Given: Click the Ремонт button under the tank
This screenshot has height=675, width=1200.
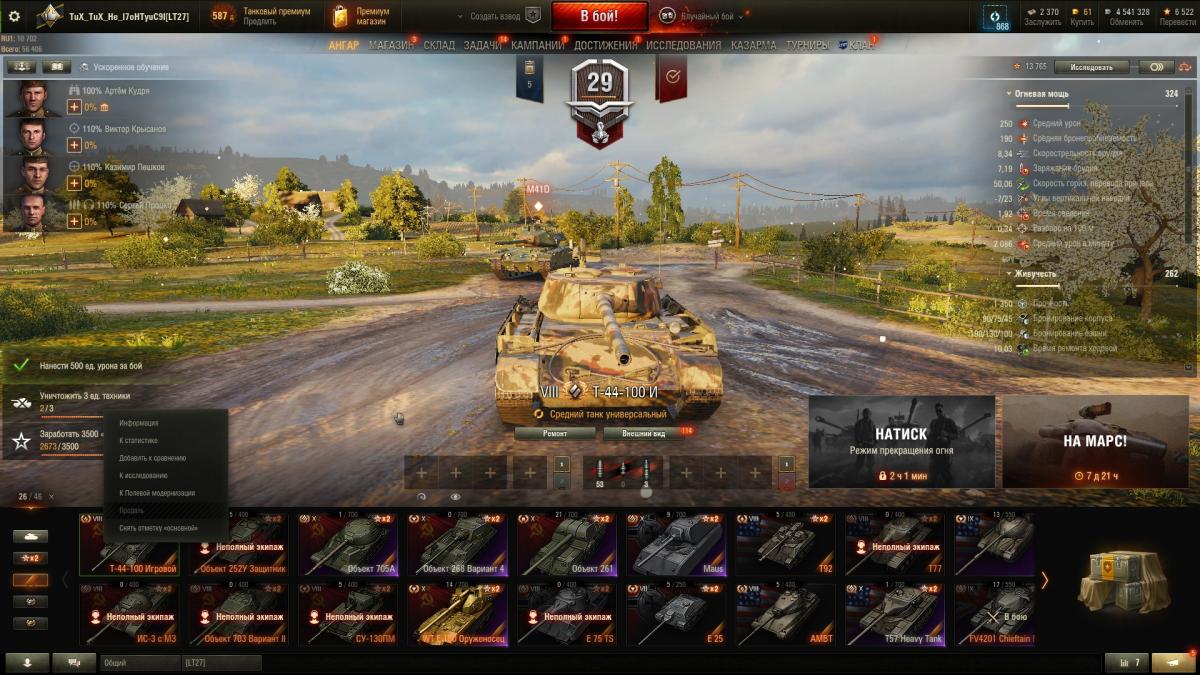Looking at the screenshot, I should tap(555, 434).
